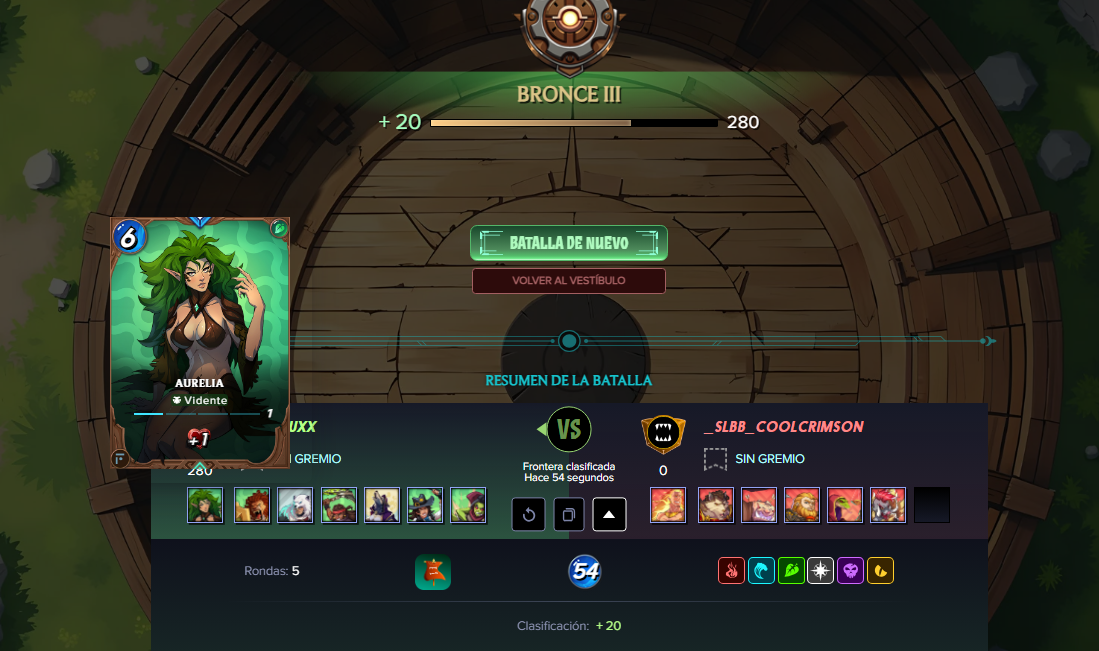Copy the team using the duplicate icon
The image size is (1099, 651).
[569, 515]
